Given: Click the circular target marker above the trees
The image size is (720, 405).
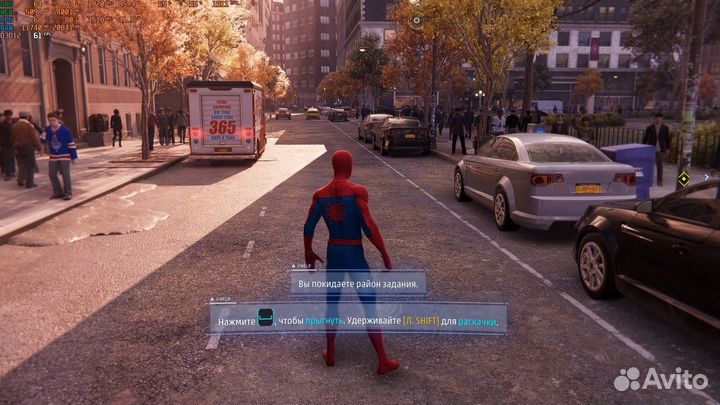Looking at the screenshot, I should tap(416, 19).
